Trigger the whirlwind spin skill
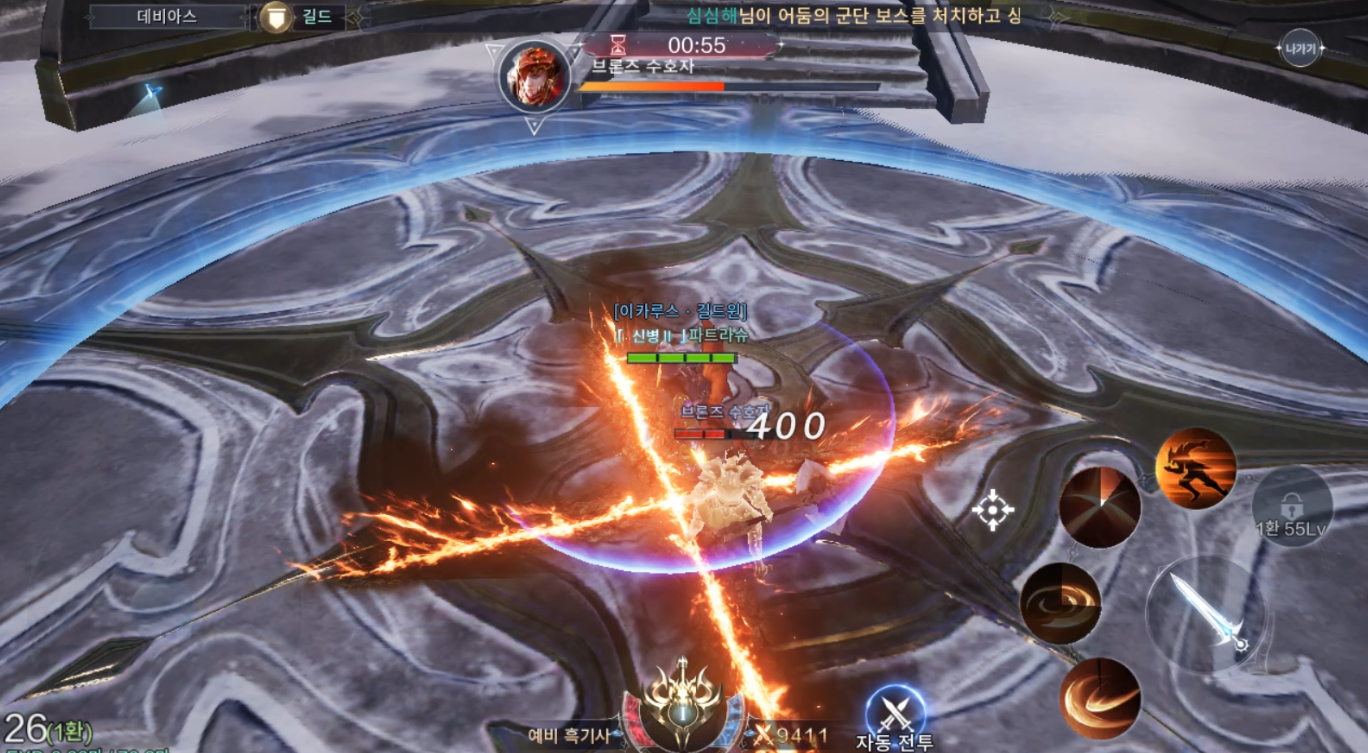Image resolution: width=1368 pixels, height=753 pixels. coord(1060,603)
